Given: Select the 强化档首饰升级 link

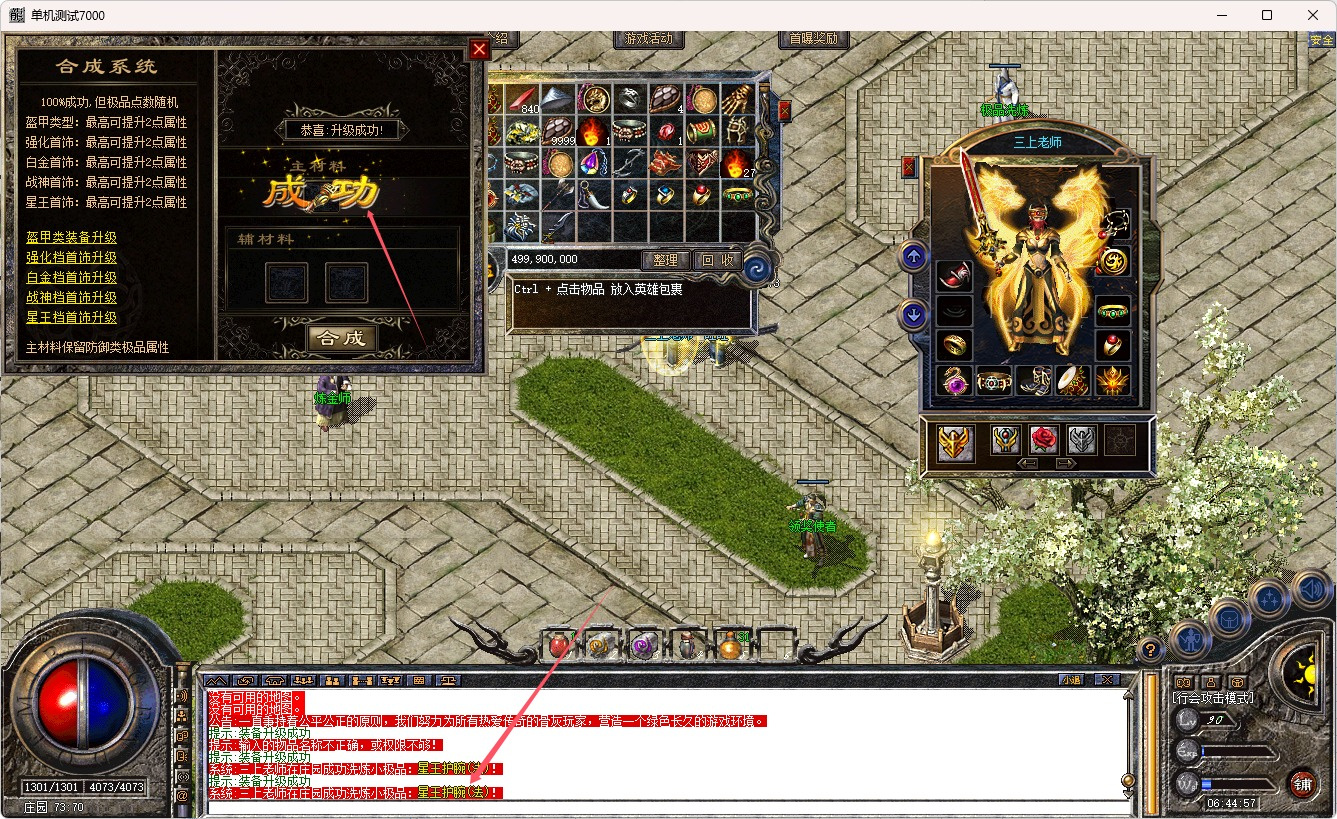Looking at the screenshot, I should pyautogui.click(x=71, y=257).
